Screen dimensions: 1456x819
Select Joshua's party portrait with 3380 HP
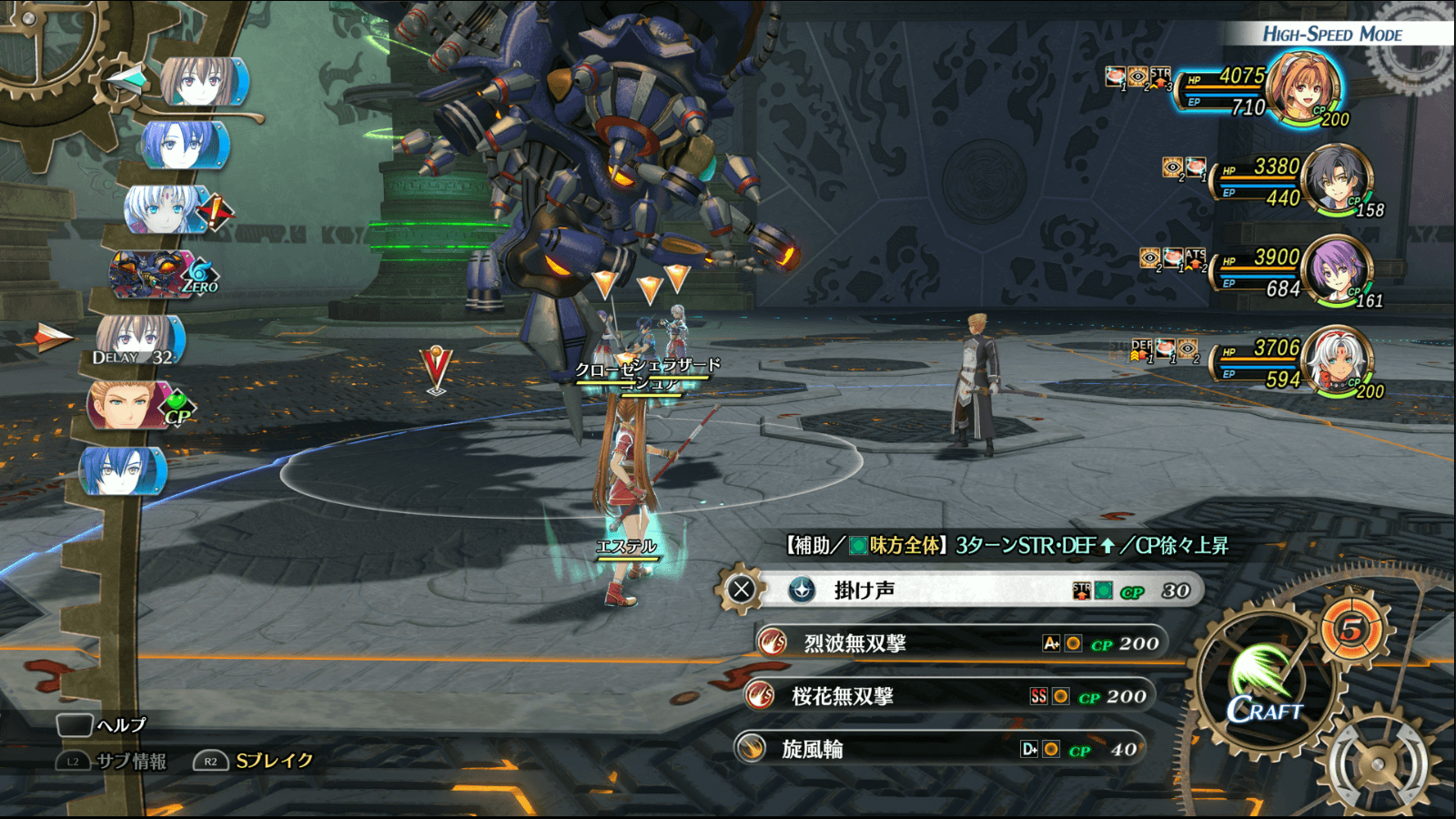pos(1336,178)
